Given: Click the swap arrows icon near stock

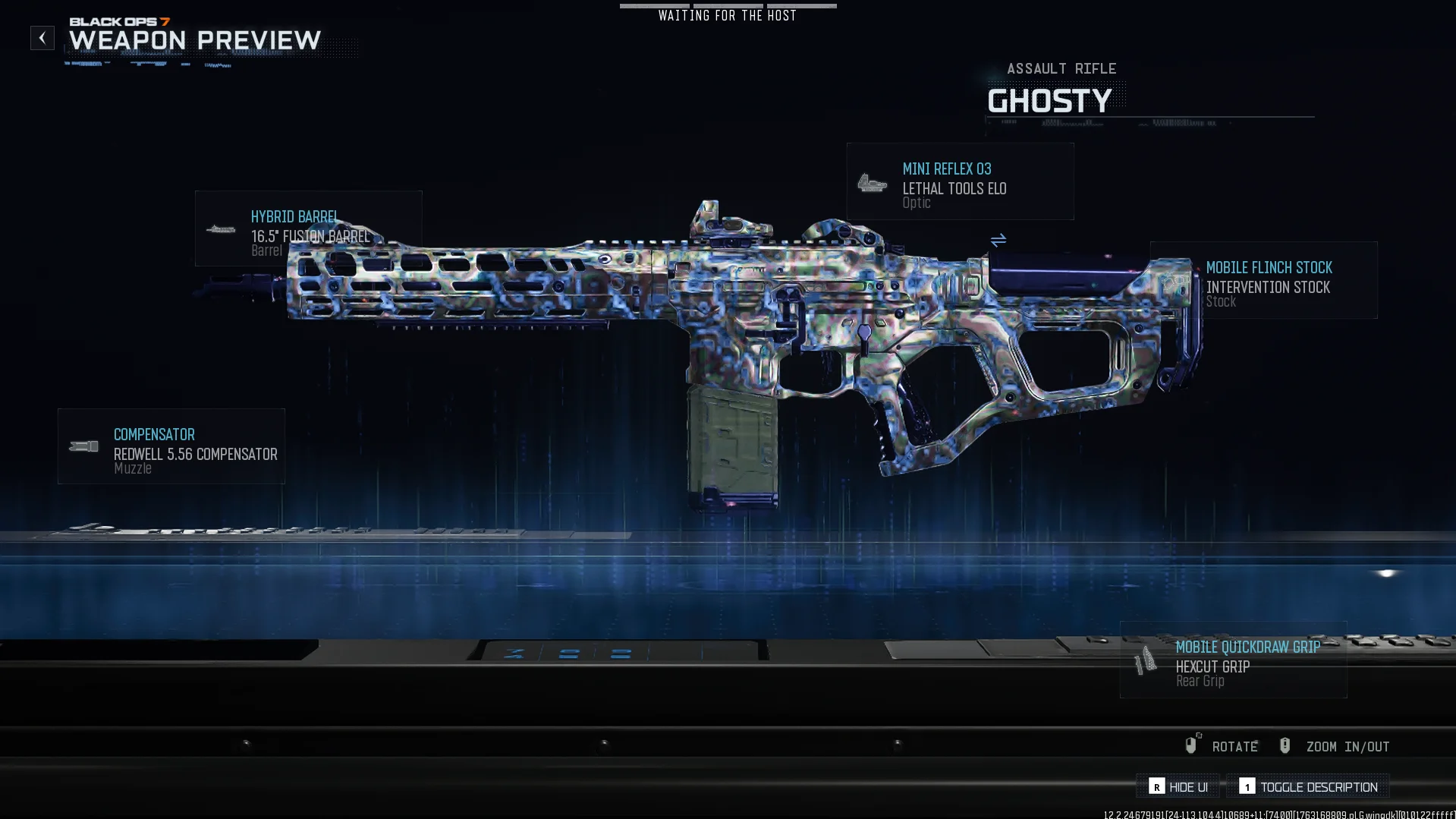Looking at the screenshot, I should click(998, 241).
